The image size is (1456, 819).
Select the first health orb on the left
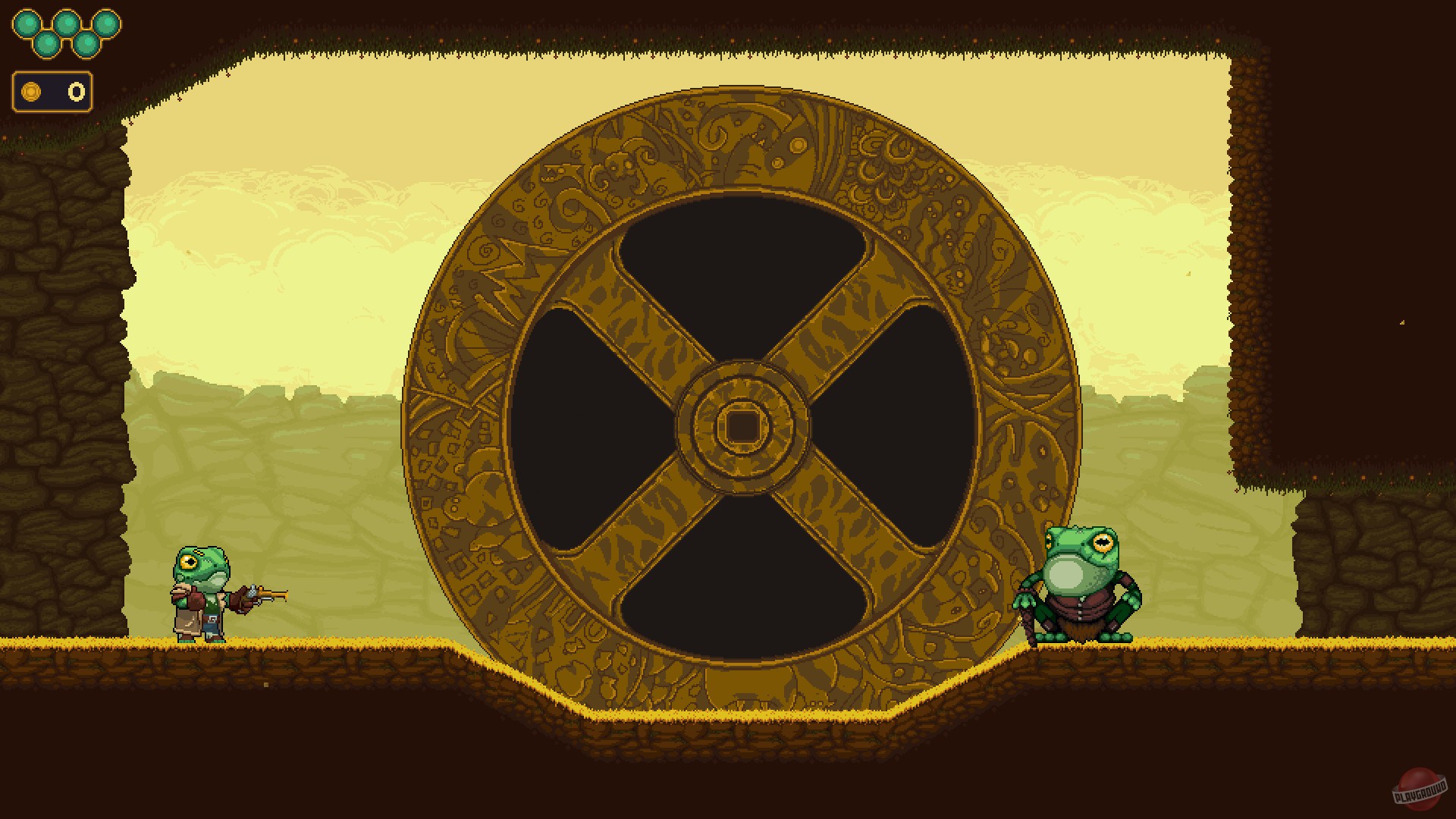coord(27,23)
